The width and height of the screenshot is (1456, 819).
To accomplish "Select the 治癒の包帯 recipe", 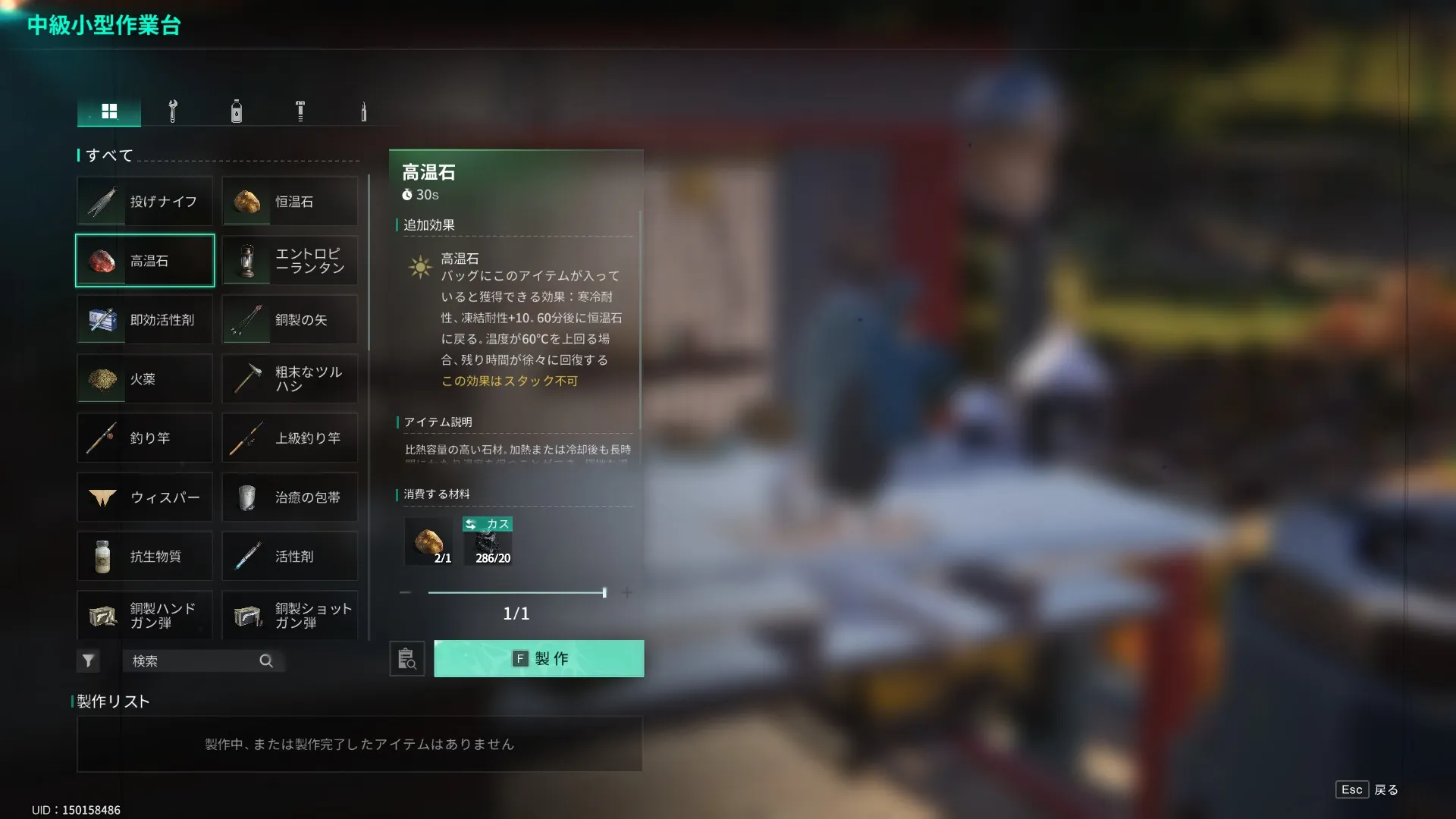I will 290,497.
